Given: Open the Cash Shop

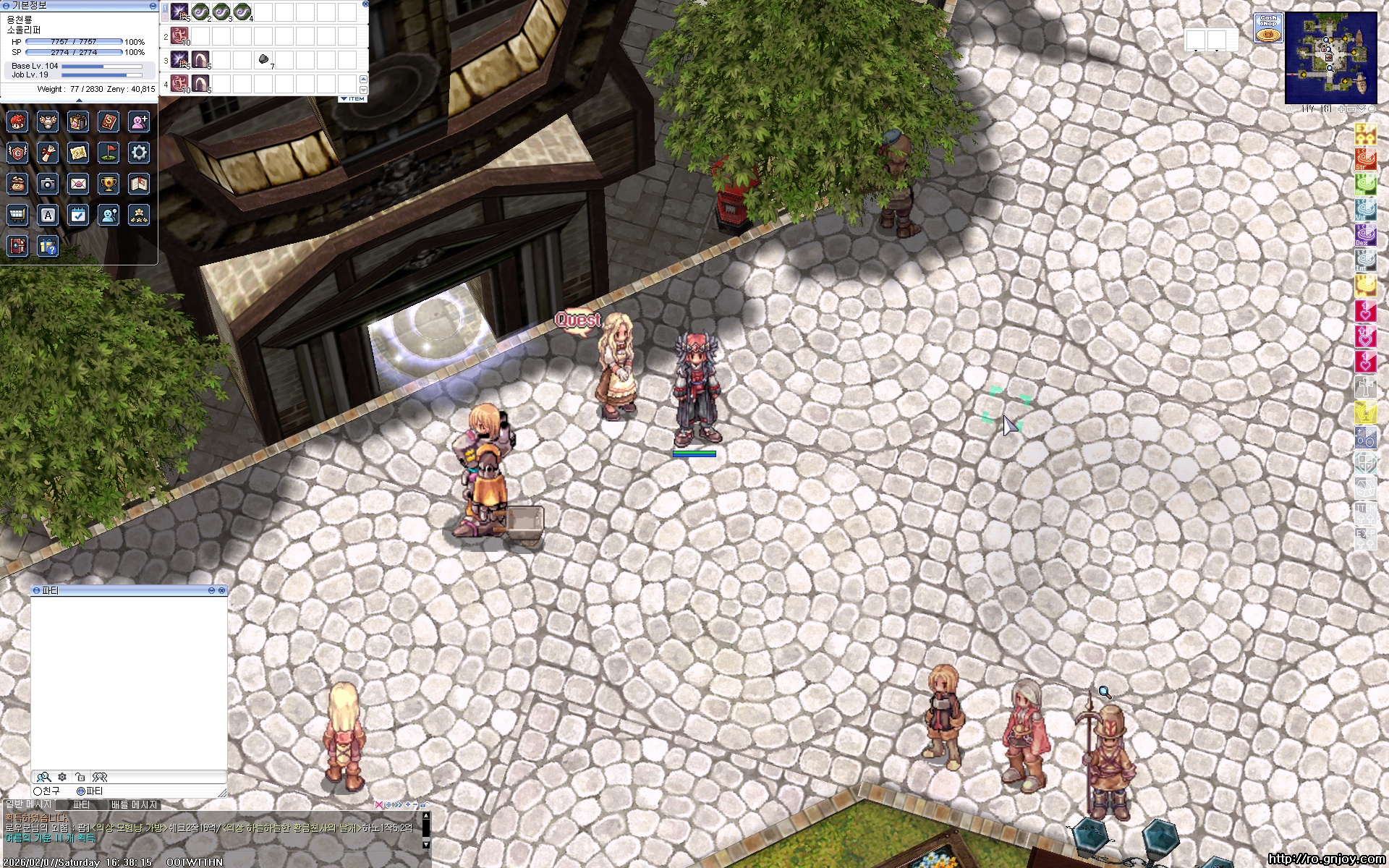Looking at the screenshot, I should tap(1267, 27).
